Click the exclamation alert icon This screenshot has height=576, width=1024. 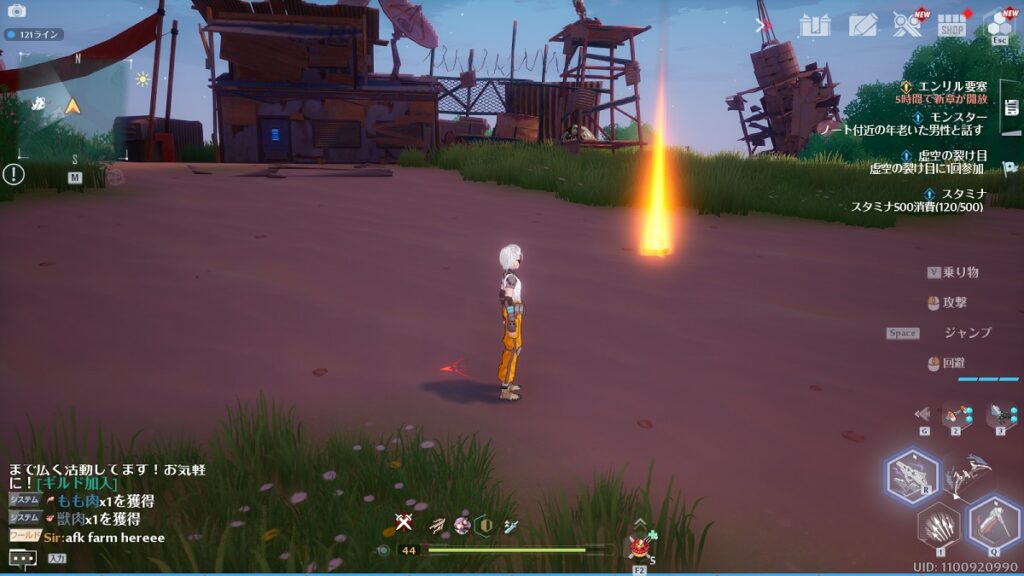coord(13,174)
